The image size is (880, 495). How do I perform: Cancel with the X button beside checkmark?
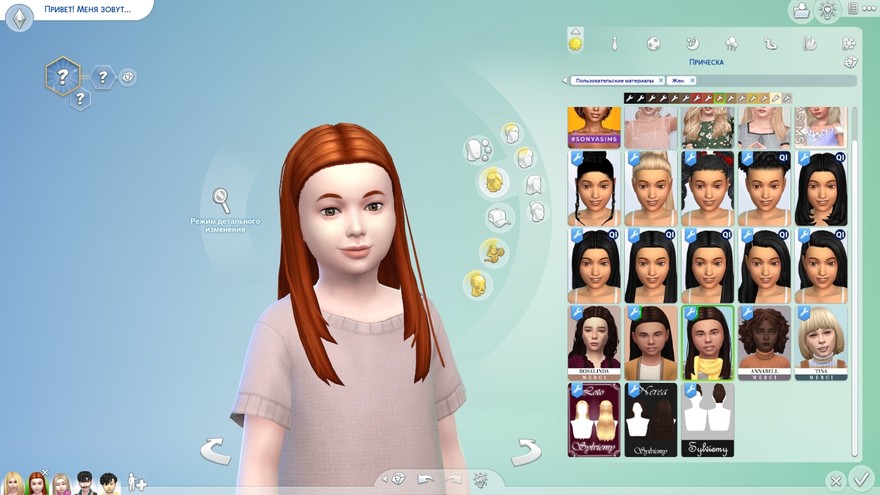pyautogui.click(x=835, y=481)
